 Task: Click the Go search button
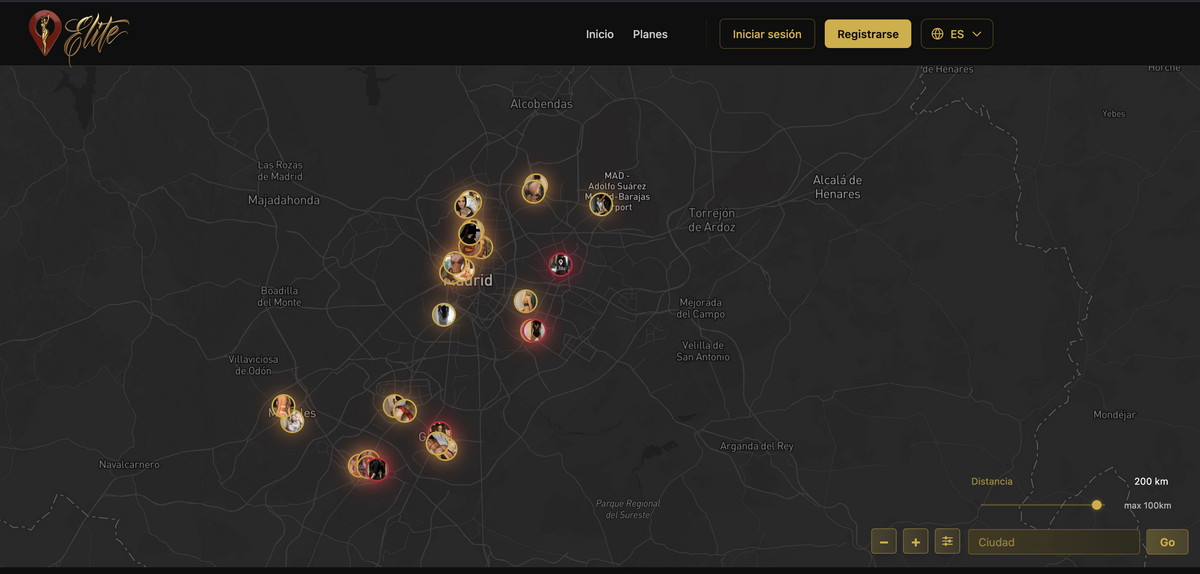coord(1167,542)
